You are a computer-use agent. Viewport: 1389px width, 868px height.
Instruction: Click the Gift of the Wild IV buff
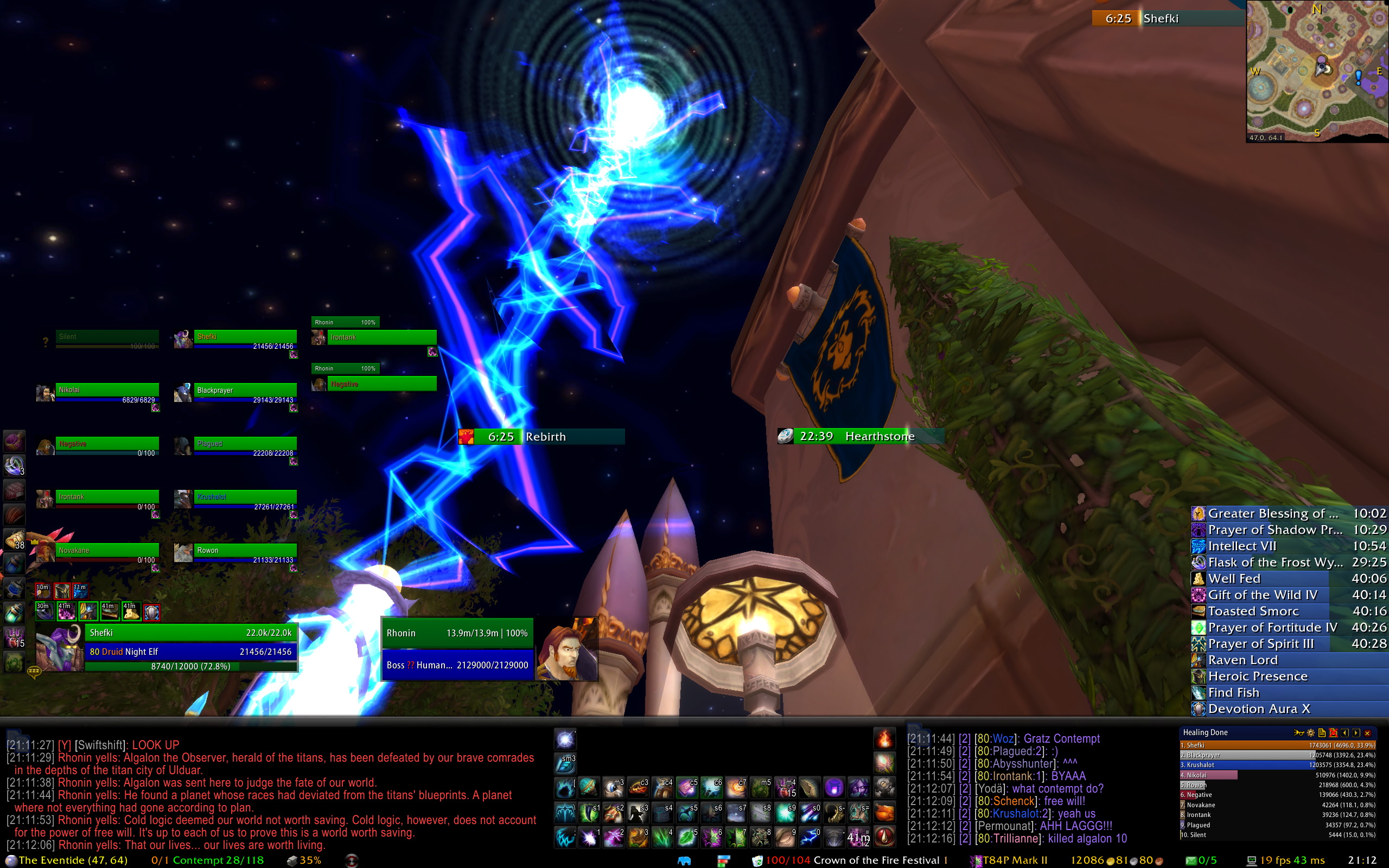click(1262, 595)
